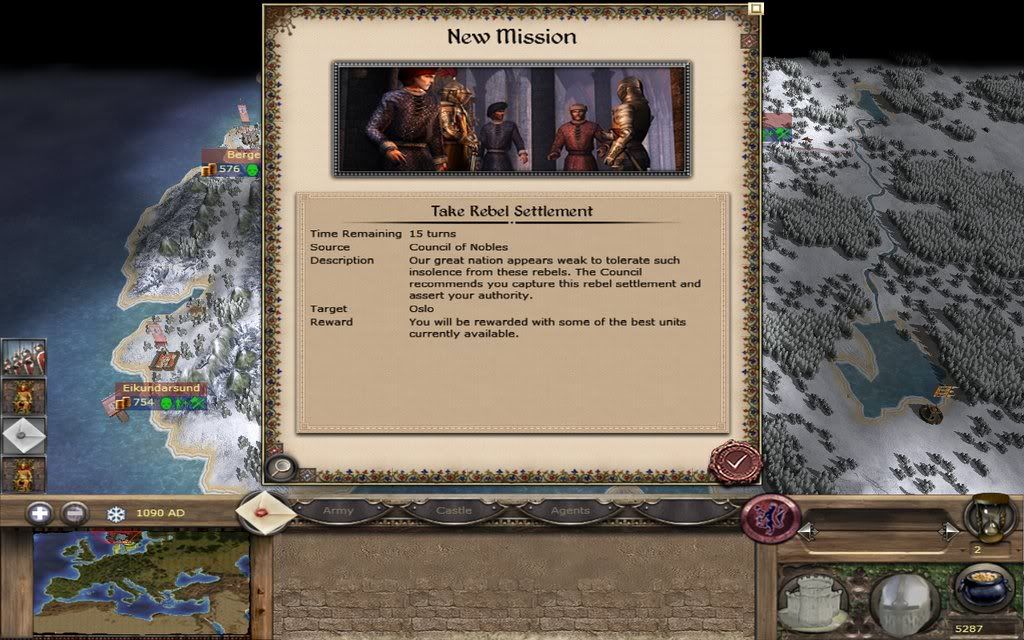Viewport: 1024px width, 640px height.
Task: Select the Eikundarsund settlement label
Action: point(161,388)
